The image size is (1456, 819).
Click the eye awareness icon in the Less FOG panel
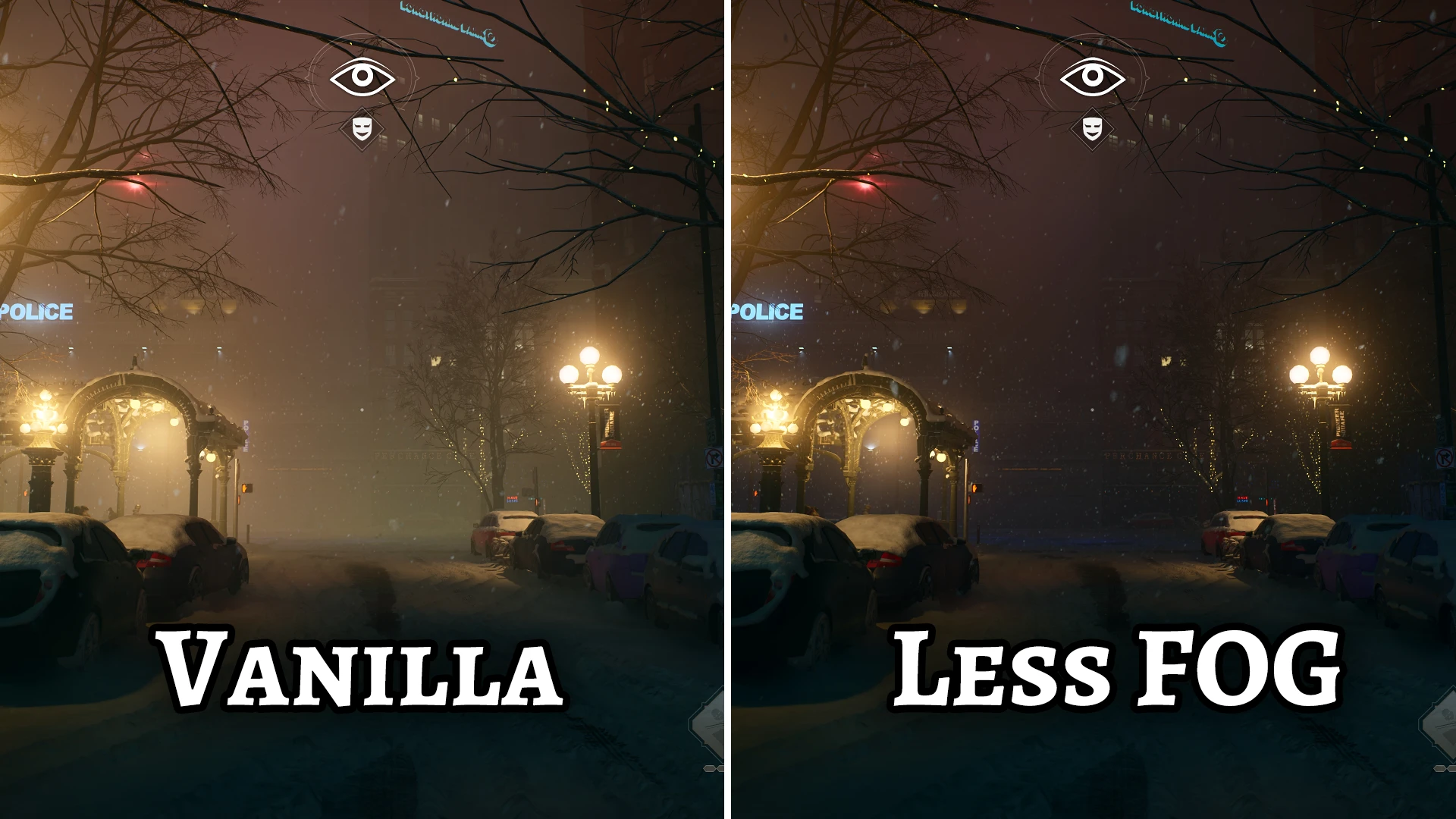(x=1092, y=77)
